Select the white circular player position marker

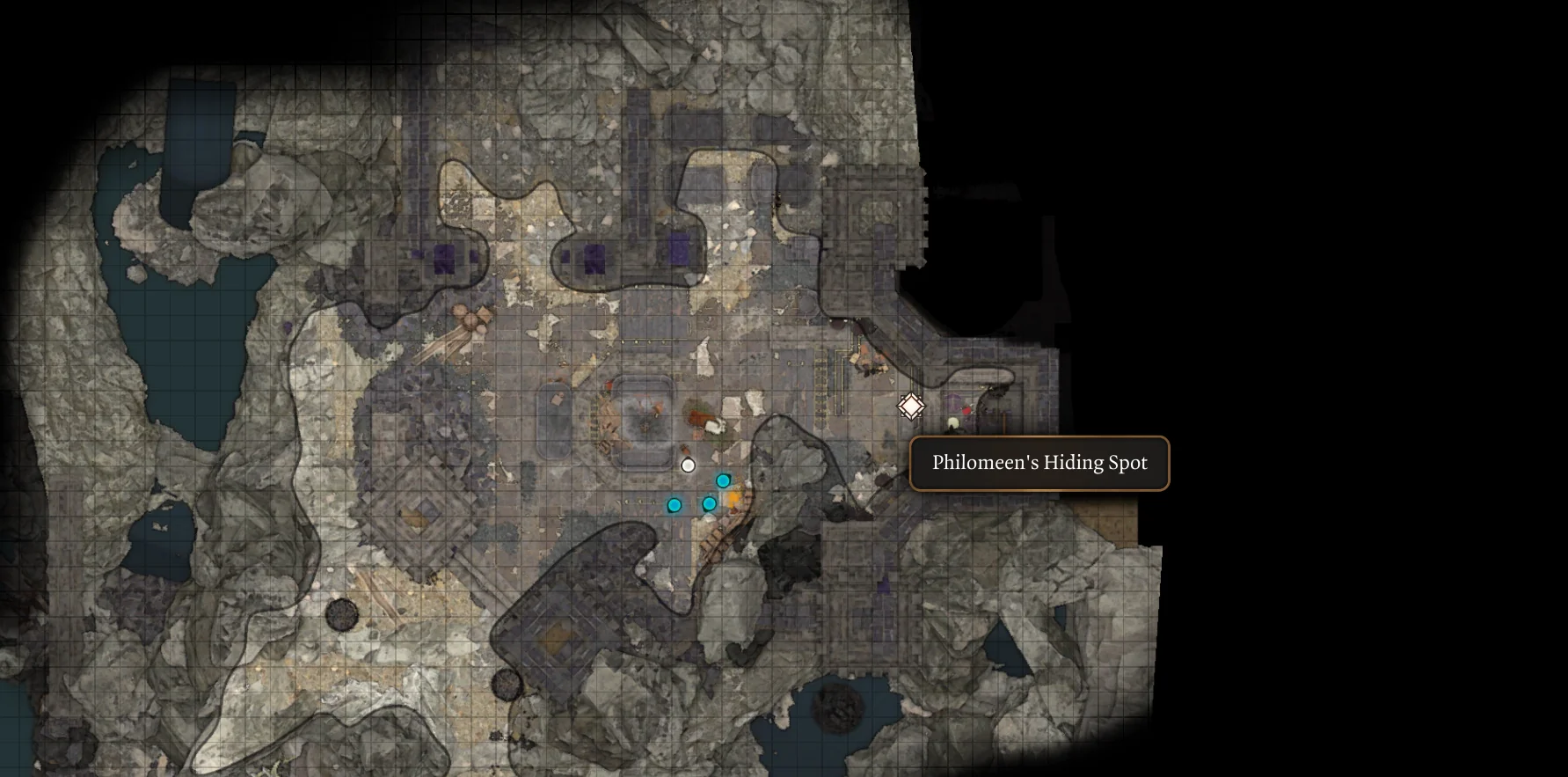click(689, 465)
